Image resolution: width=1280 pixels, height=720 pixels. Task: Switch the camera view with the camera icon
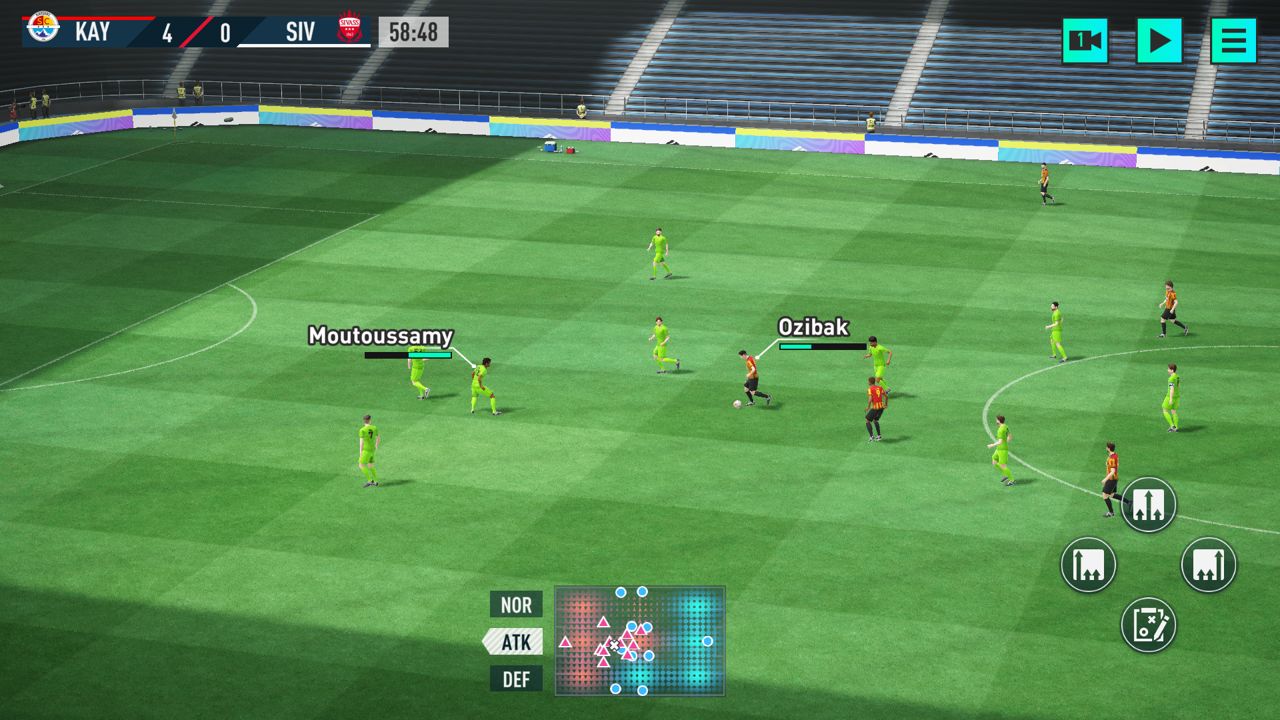[1085, 41]
